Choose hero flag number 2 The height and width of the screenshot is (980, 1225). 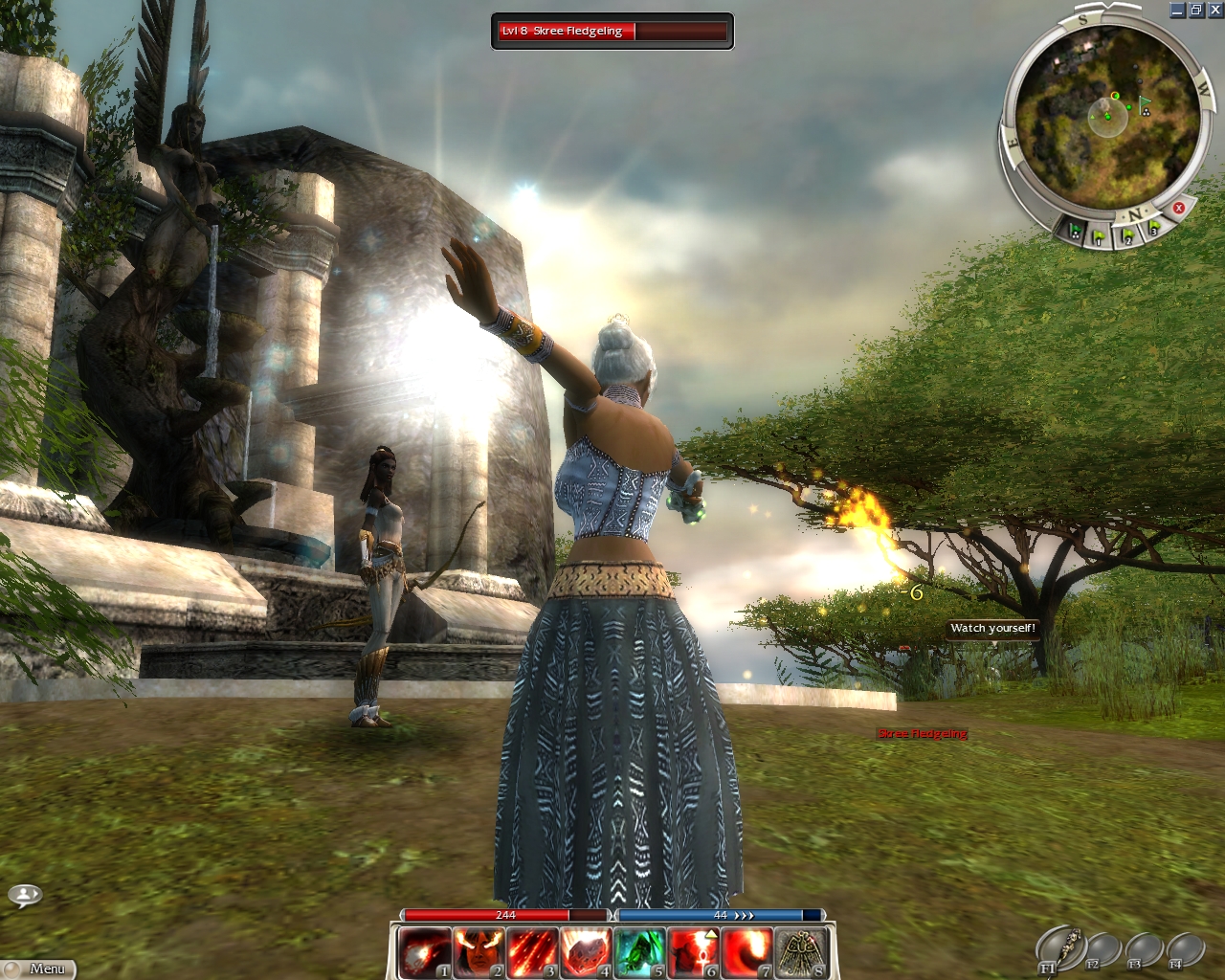point(1128,234)
